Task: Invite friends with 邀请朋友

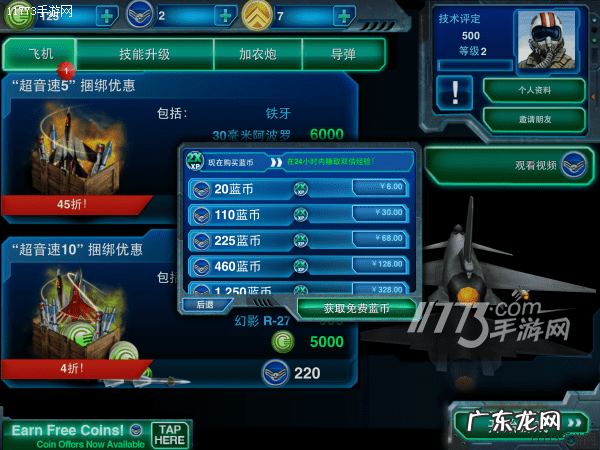Action: 532,119
